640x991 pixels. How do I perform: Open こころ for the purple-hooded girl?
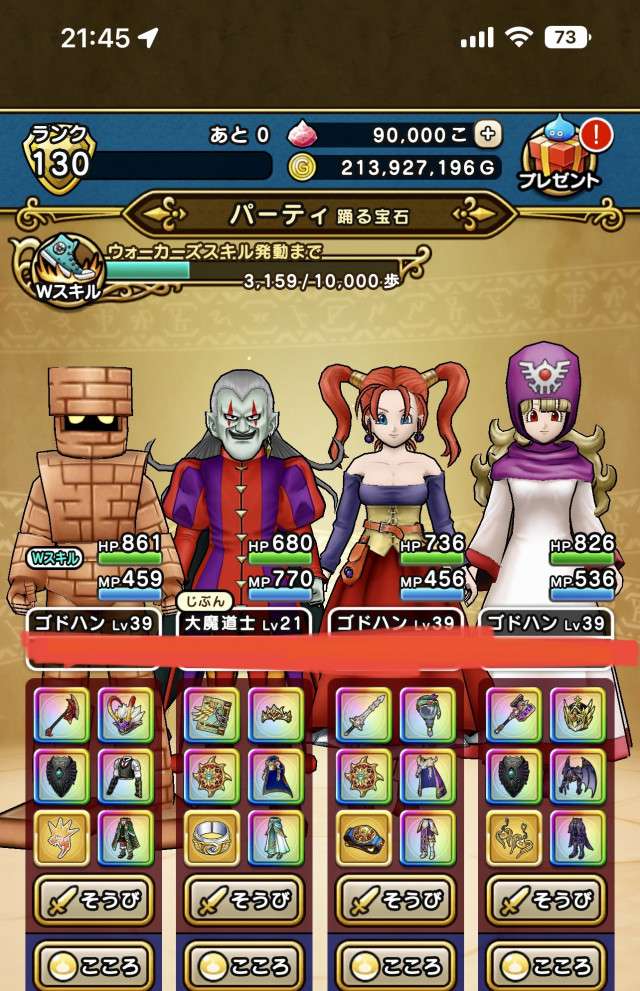[x=545, y=966]
